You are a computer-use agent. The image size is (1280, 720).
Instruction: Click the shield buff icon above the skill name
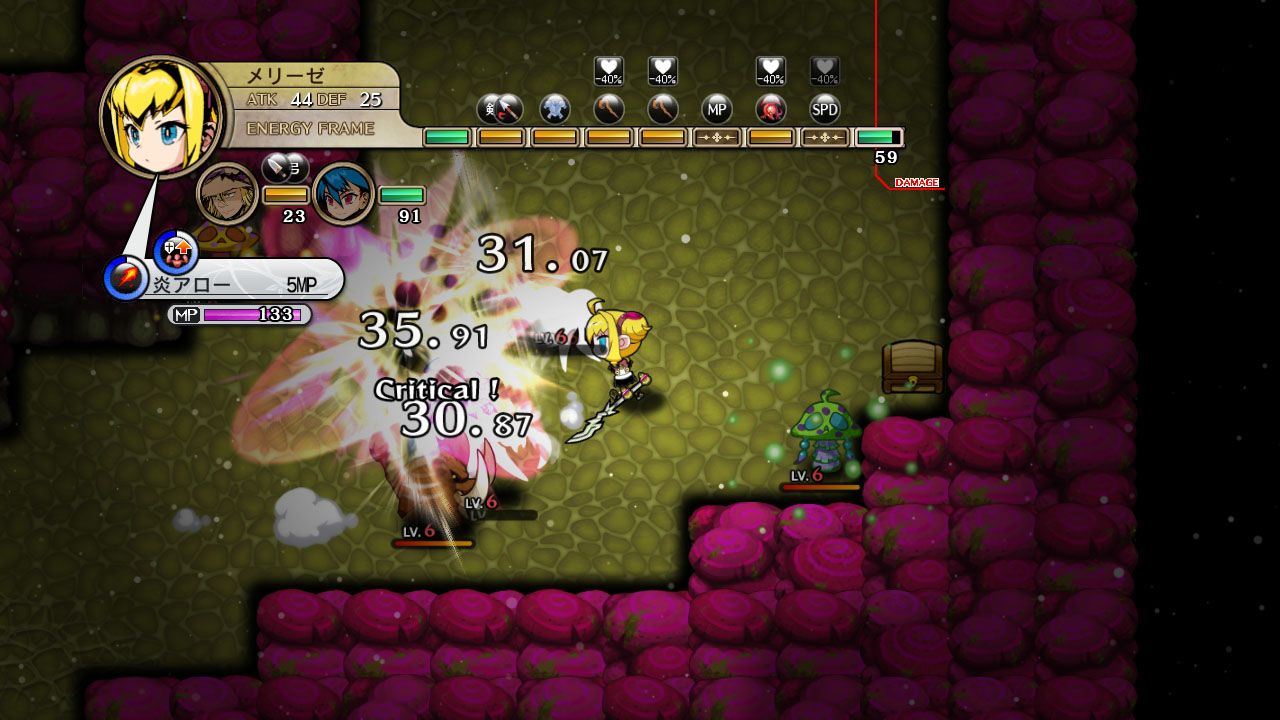pyautogui.click(x=176, y=252)
